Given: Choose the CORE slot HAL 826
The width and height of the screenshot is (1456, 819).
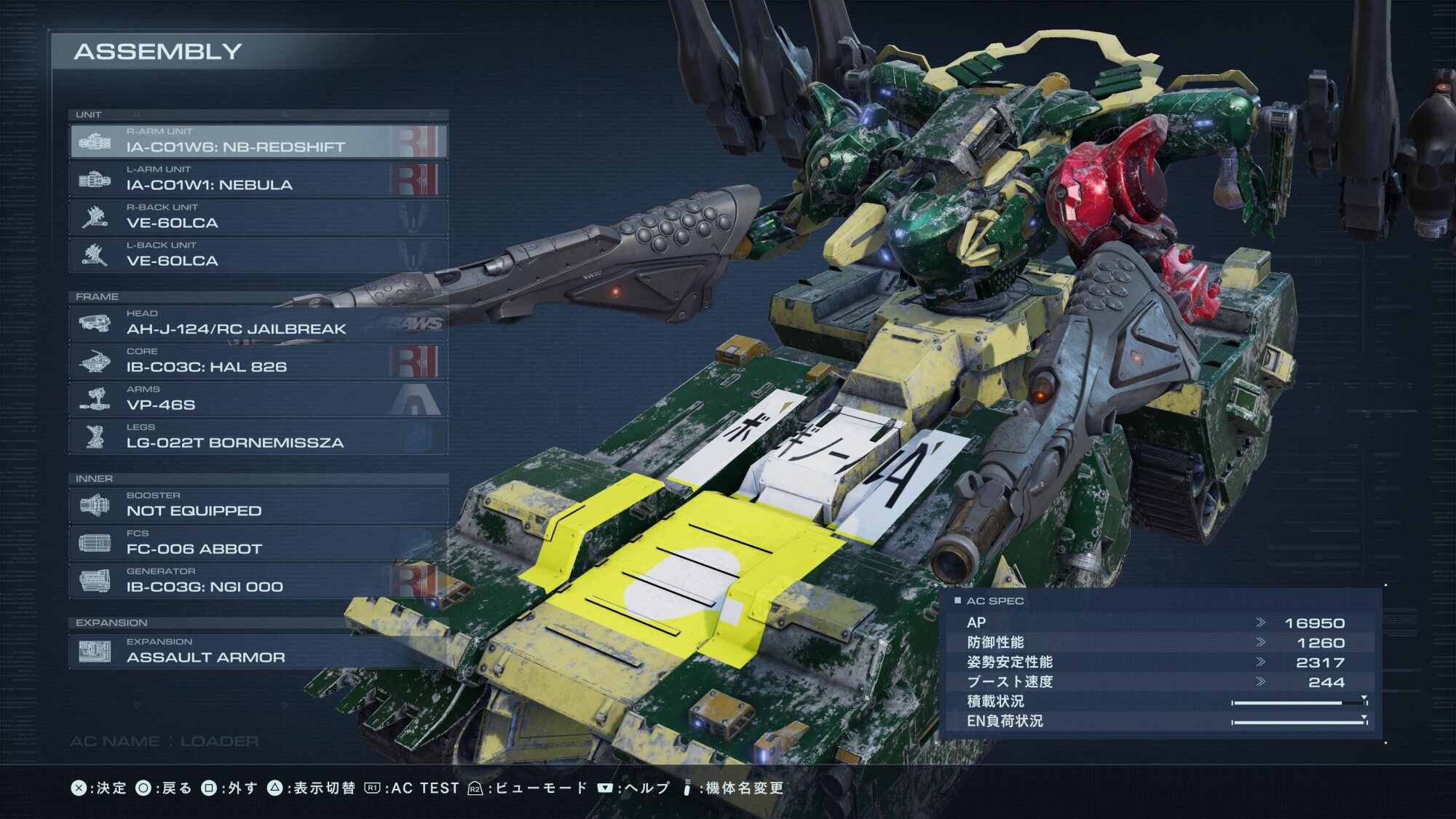Looking at the screenshot, I should 258,361.
